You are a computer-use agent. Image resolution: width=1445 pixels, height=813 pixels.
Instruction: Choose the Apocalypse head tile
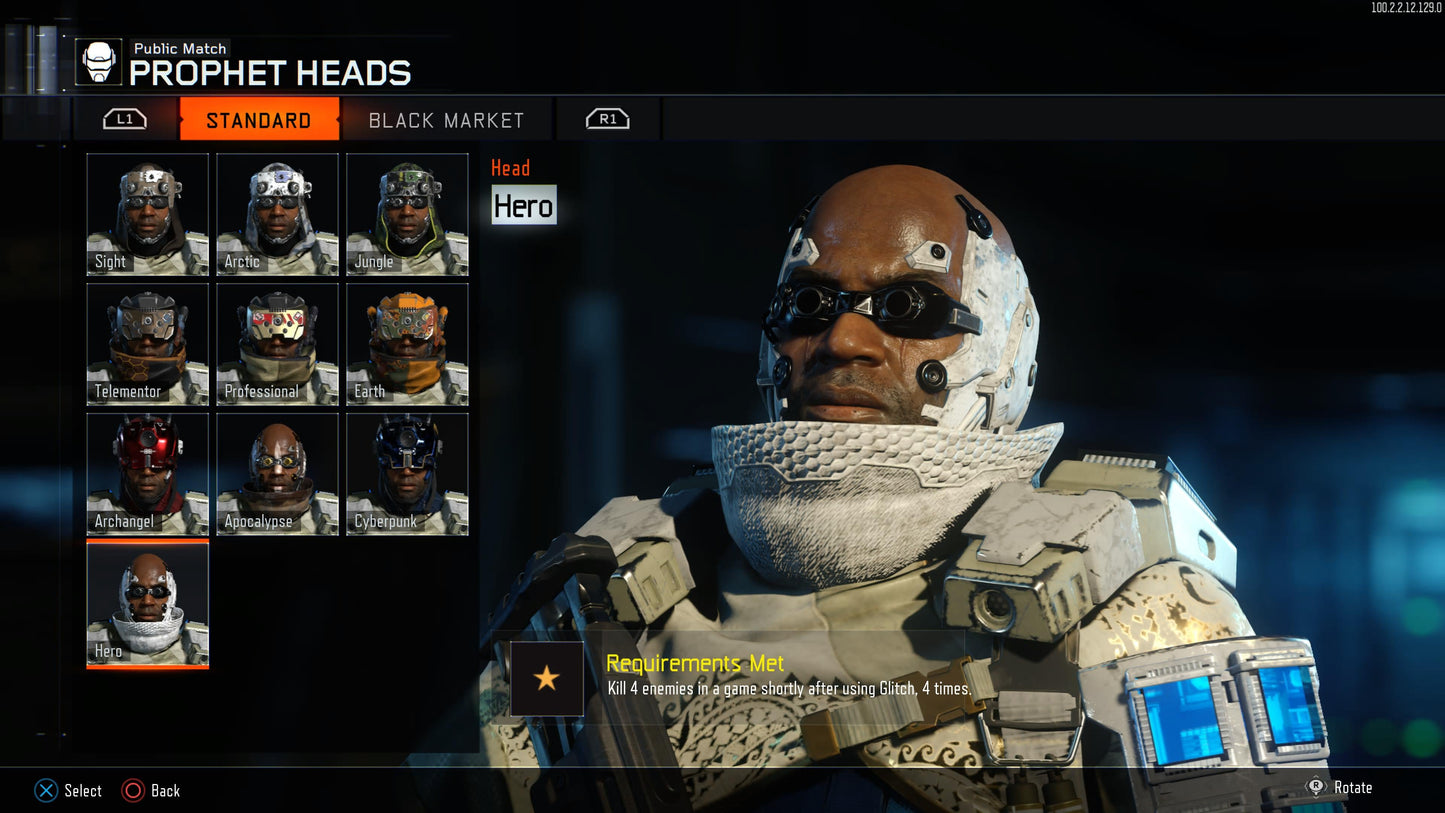point(277,474)
